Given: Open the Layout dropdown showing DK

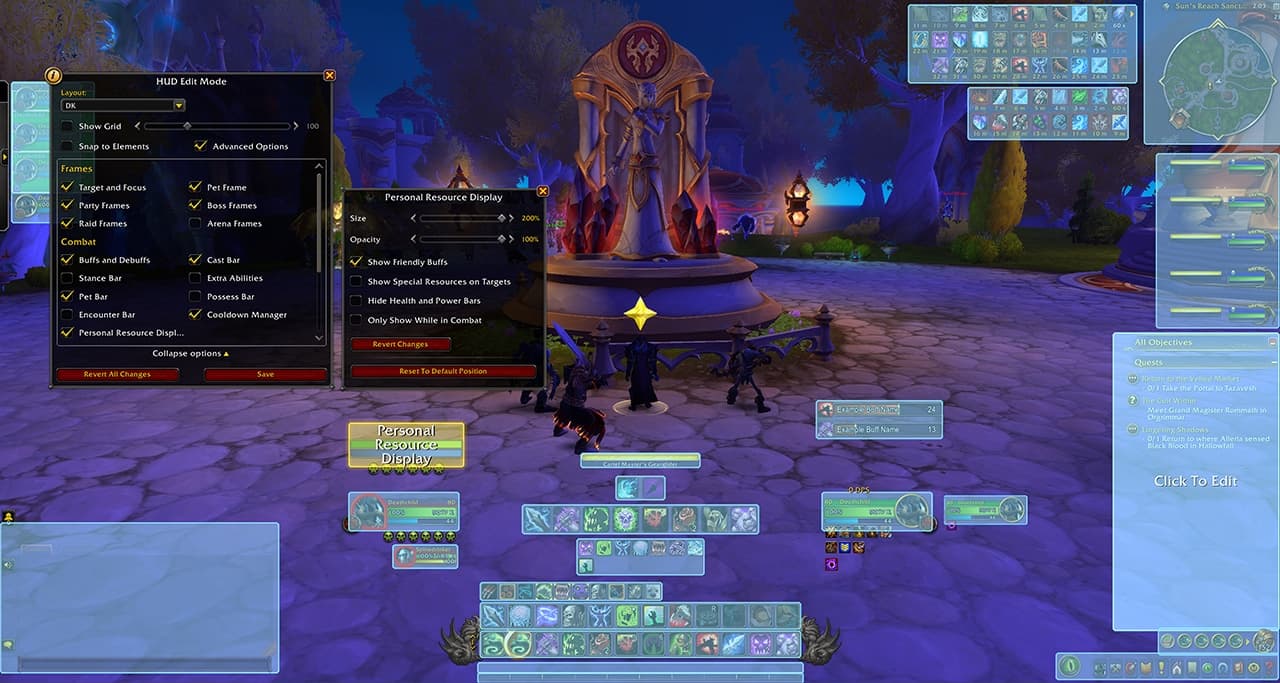Looking at the screenshot, I should pos(179,105).
